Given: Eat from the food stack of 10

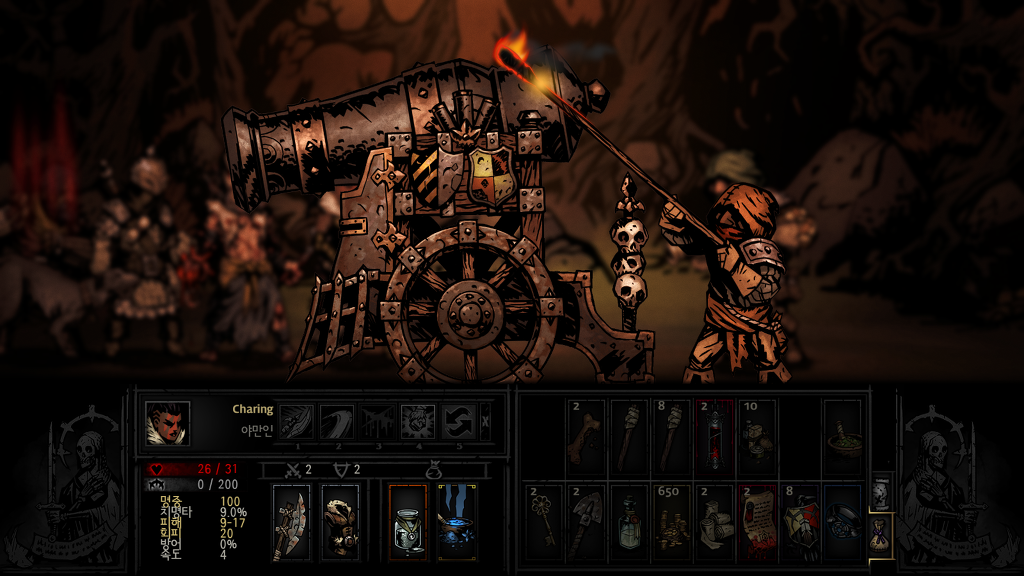Looking at the screenshot, I should click(x=757, y=437).
